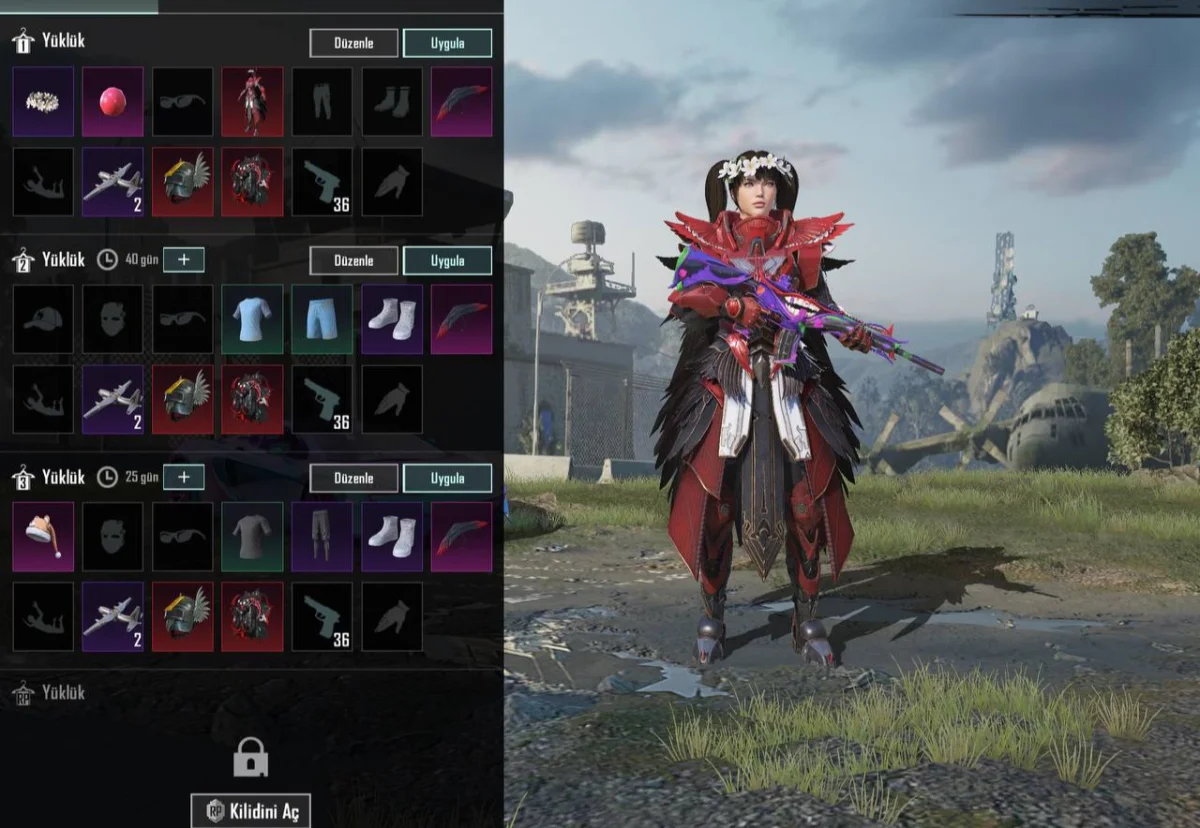Open the airplane skin slot in loadout 1
Viewport: 1200px width, 828px height.
coord(113,182)
